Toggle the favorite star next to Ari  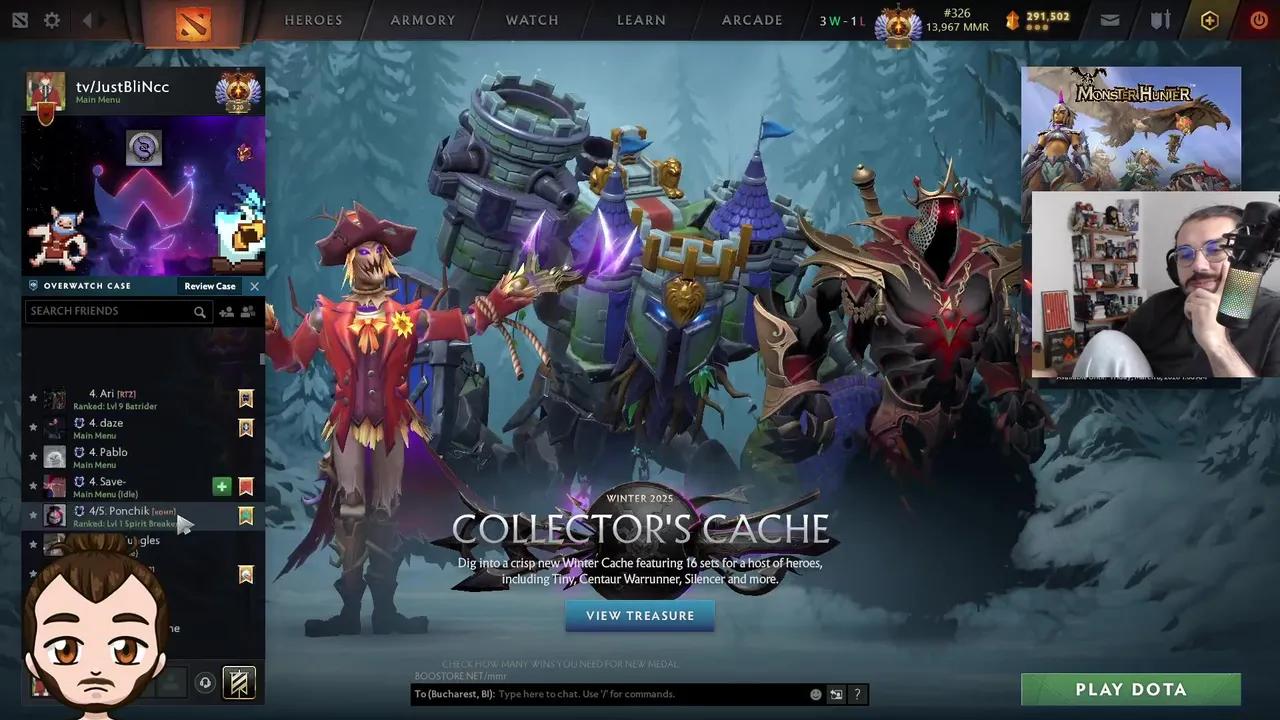pos(33,396)
